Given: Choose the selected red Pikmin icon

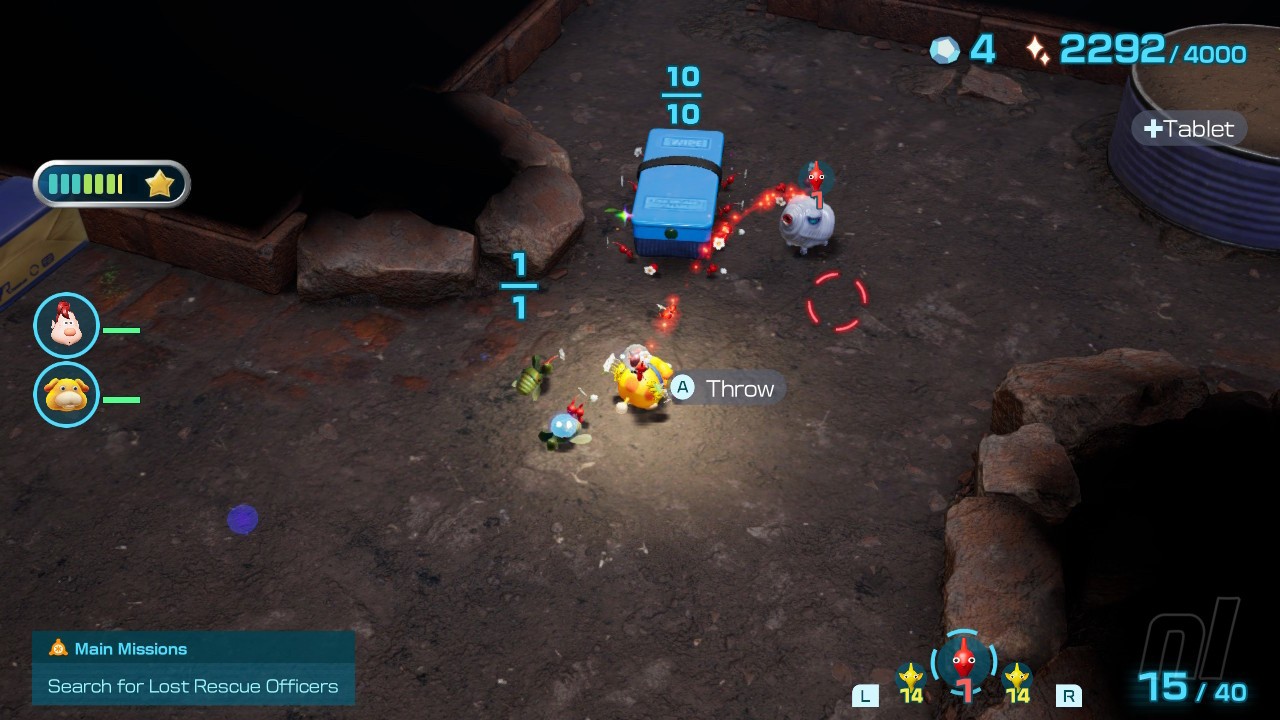Looking at the screenshot, I should point(963,661).
